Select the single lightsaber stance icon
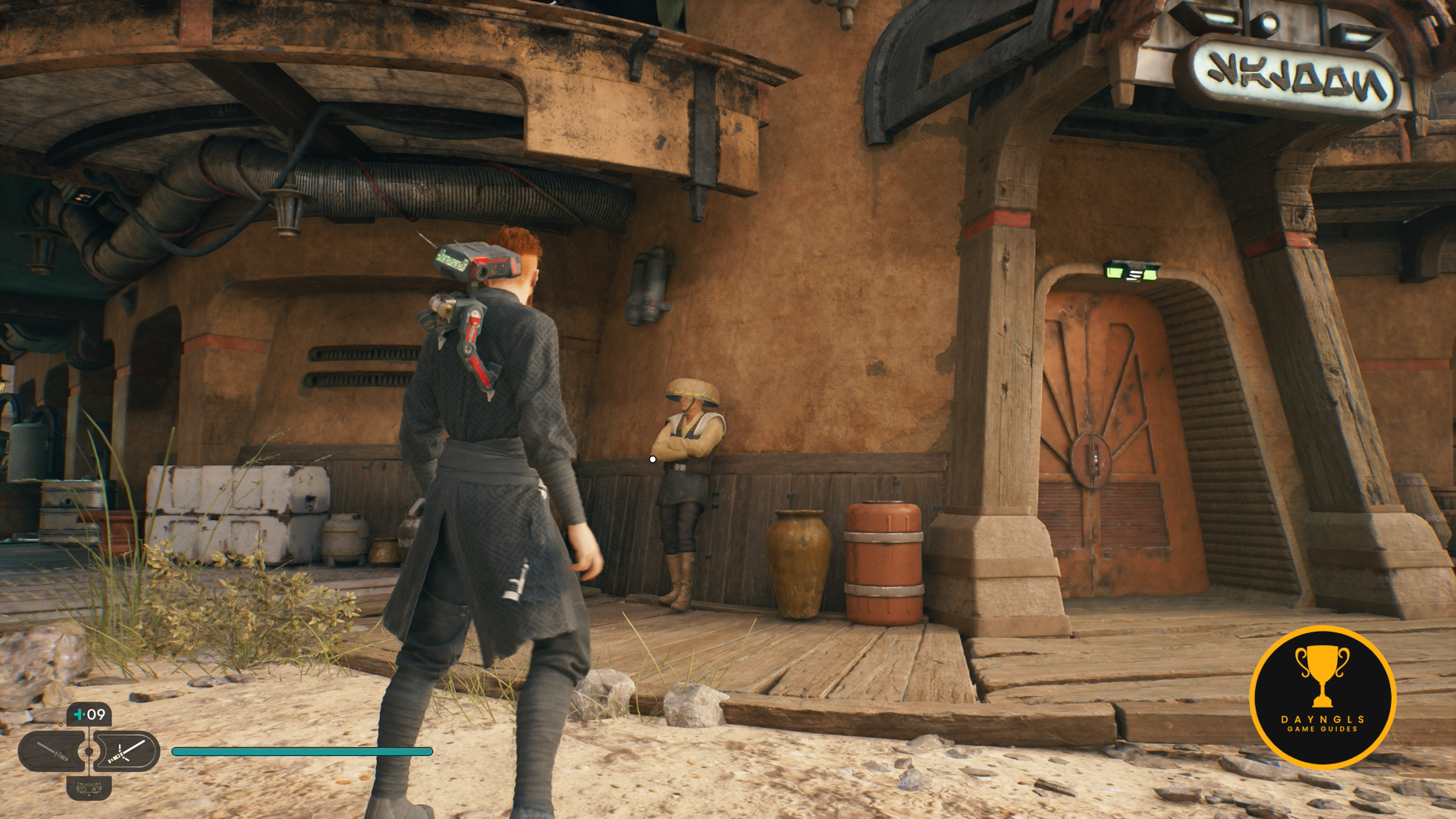 (x=52, y=752)
